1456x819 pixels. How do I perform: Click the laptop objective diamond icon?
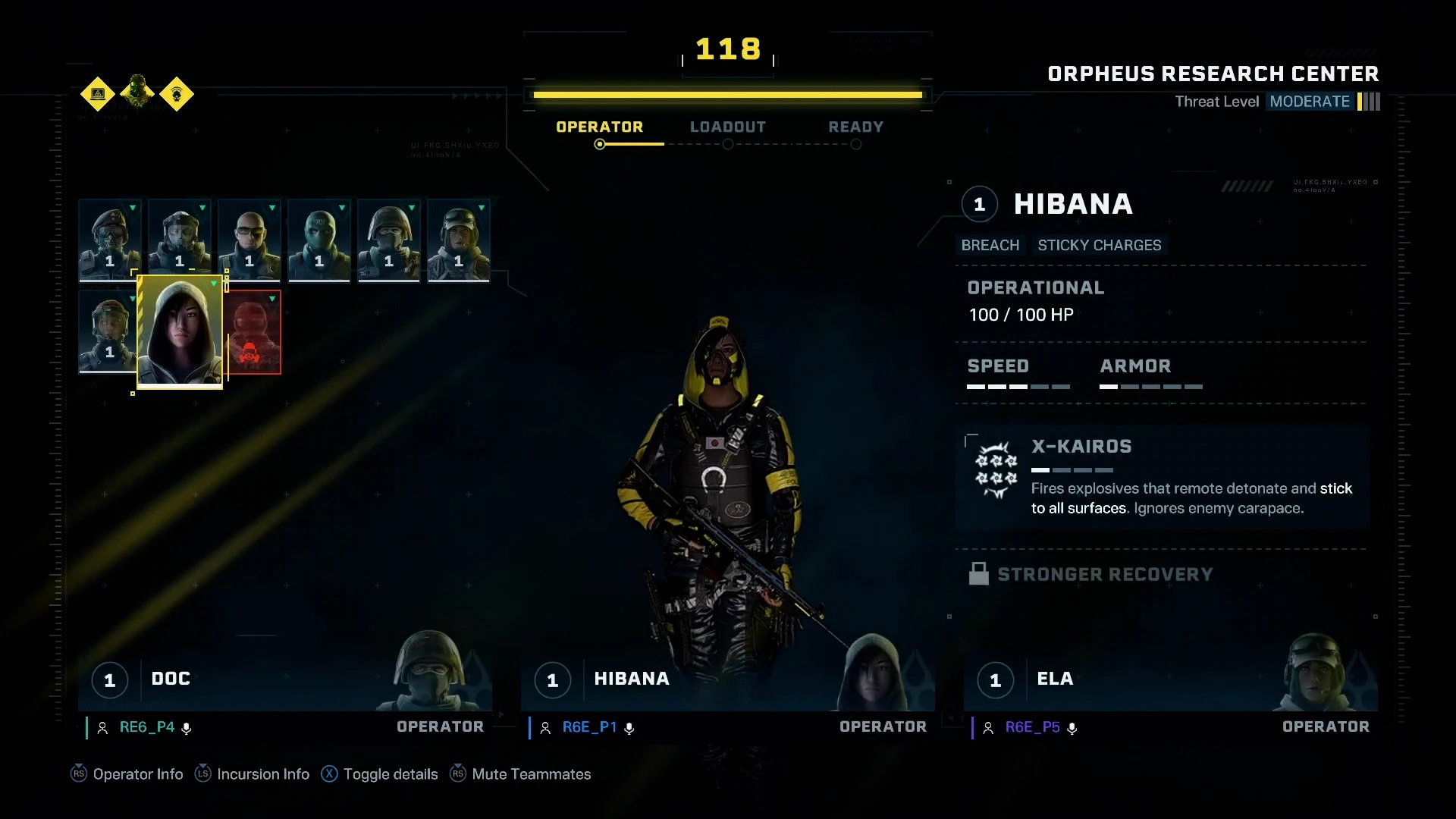[x=98, y=94]
